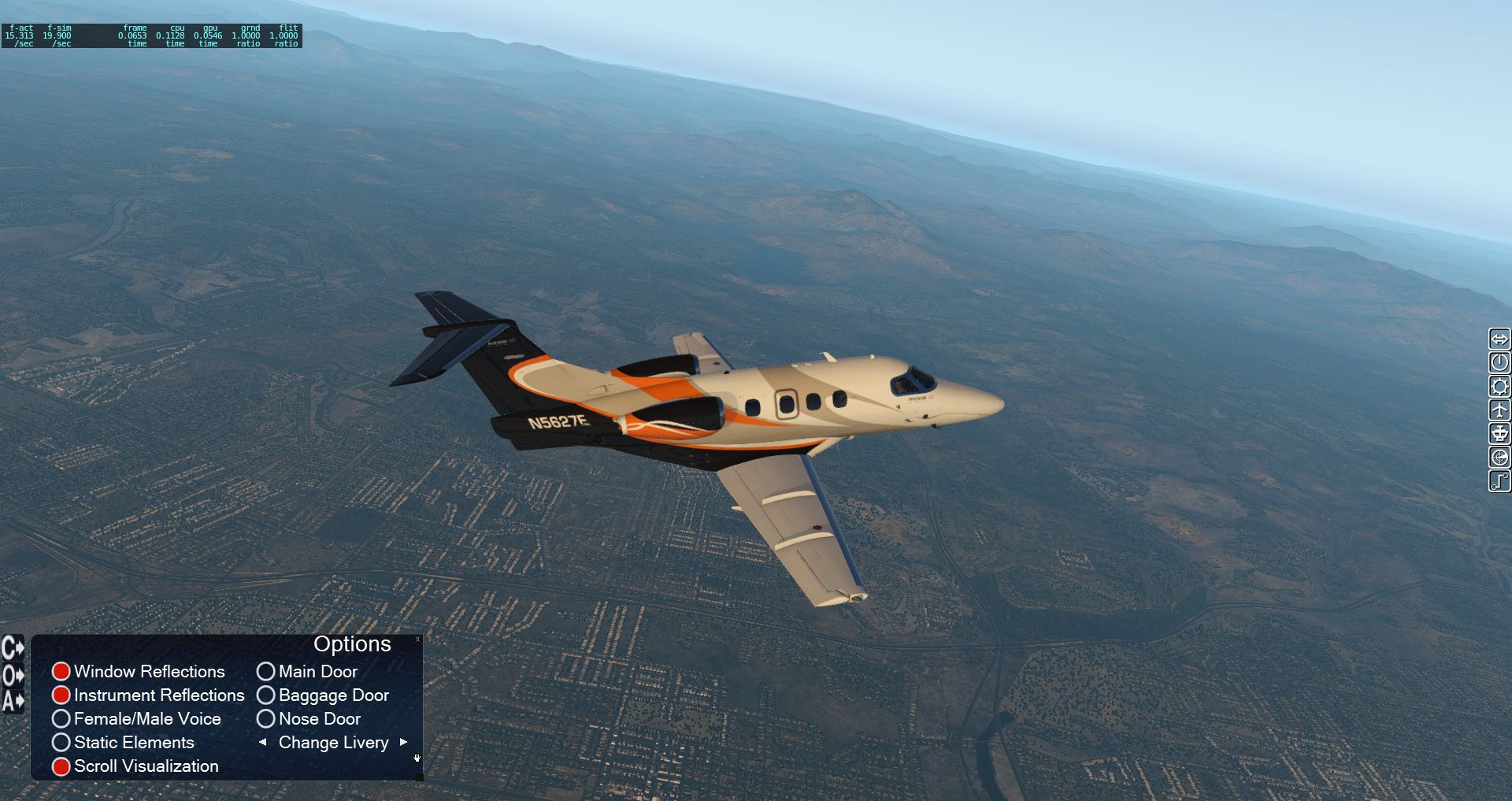Close the Options panel
This screenshot has height=801, width=1512.
pos(417,639)
